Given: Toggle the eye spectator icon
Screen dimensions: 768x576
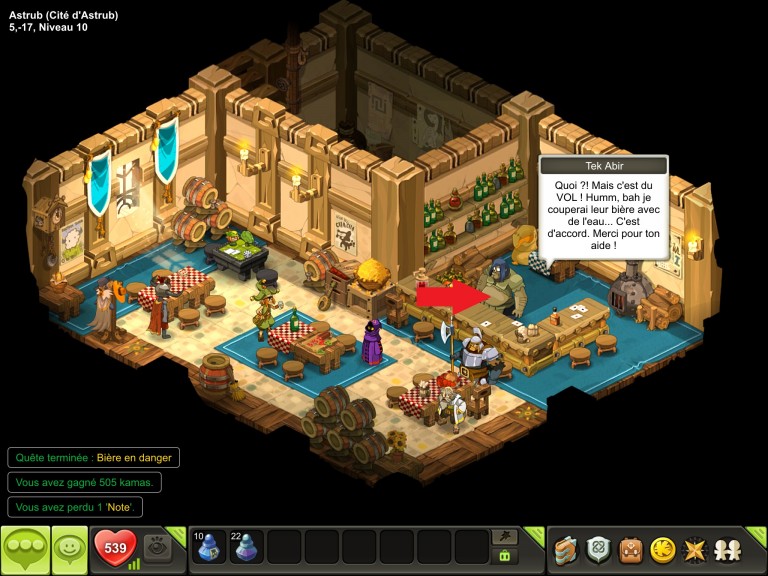Looking at the screenshot, I should point(156,548).
